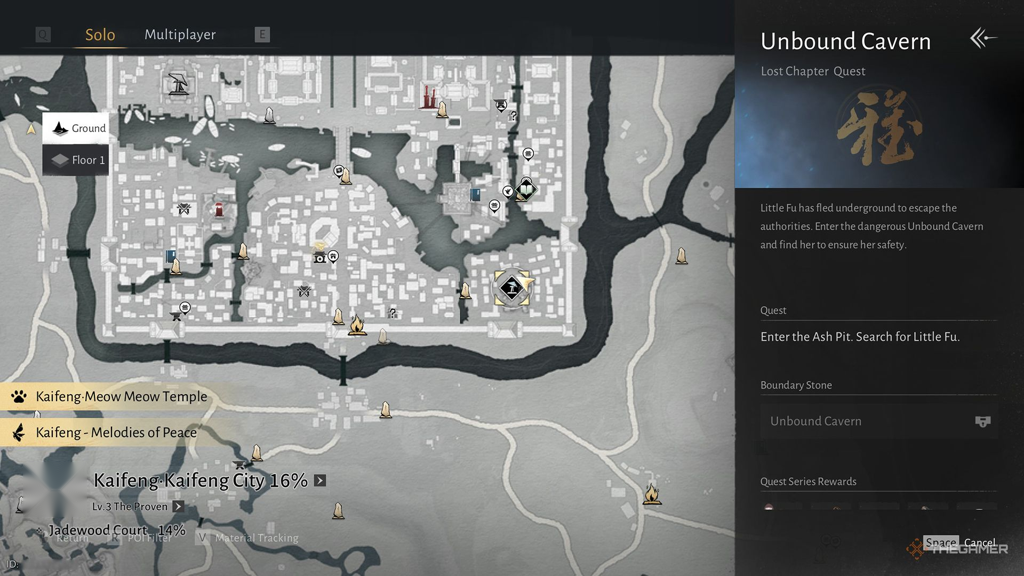
Task: Click the red building marker on the map
Action: point(219,209)
